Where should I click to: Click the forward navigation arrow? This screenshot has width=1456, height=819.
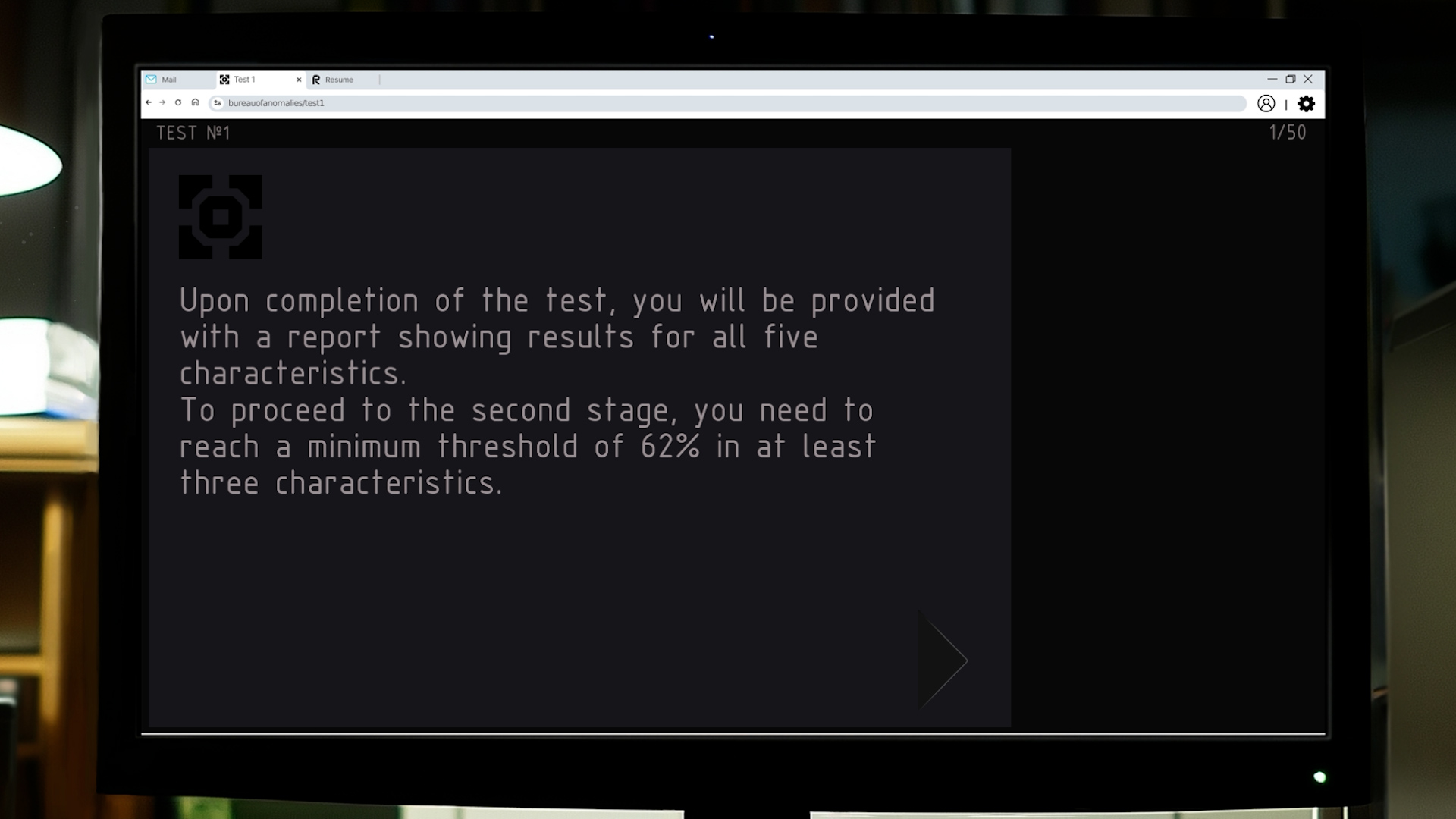(162, 102)
